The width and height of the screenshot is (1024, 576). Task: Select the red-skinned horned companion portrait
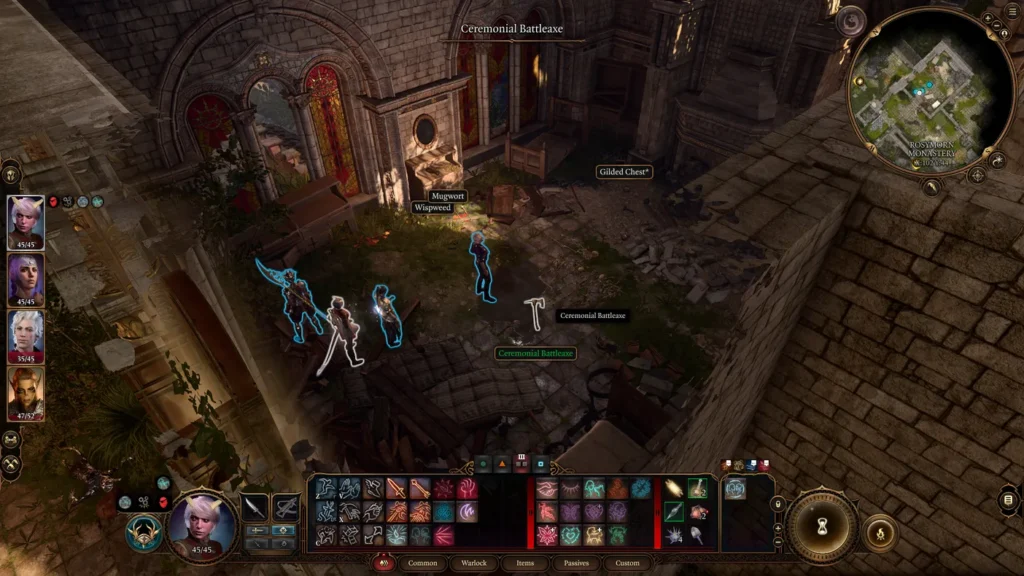[x=26, y=393]
